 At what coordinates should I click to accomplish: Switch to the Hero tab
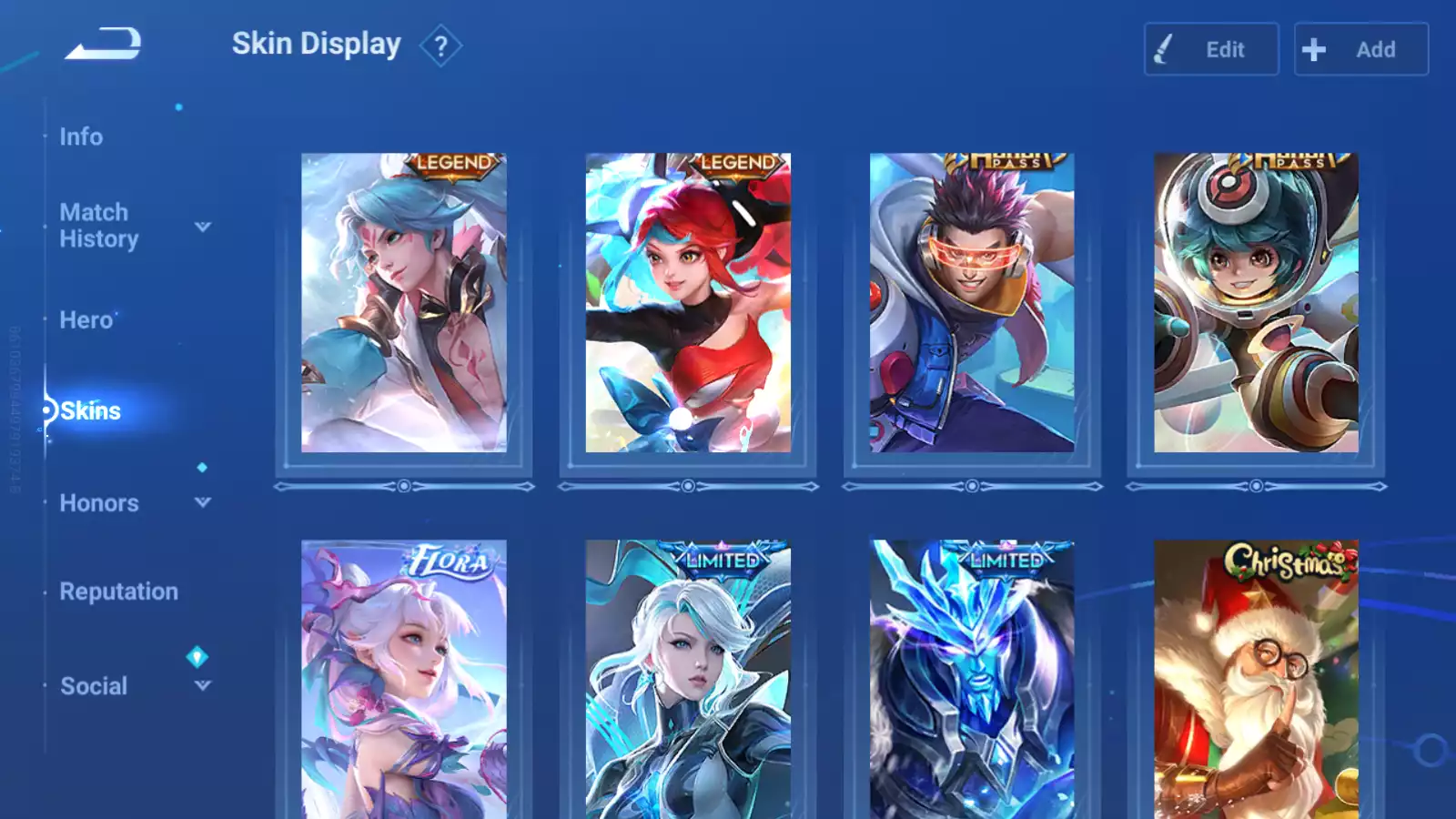pyautogui.click(x=86, y=320)
